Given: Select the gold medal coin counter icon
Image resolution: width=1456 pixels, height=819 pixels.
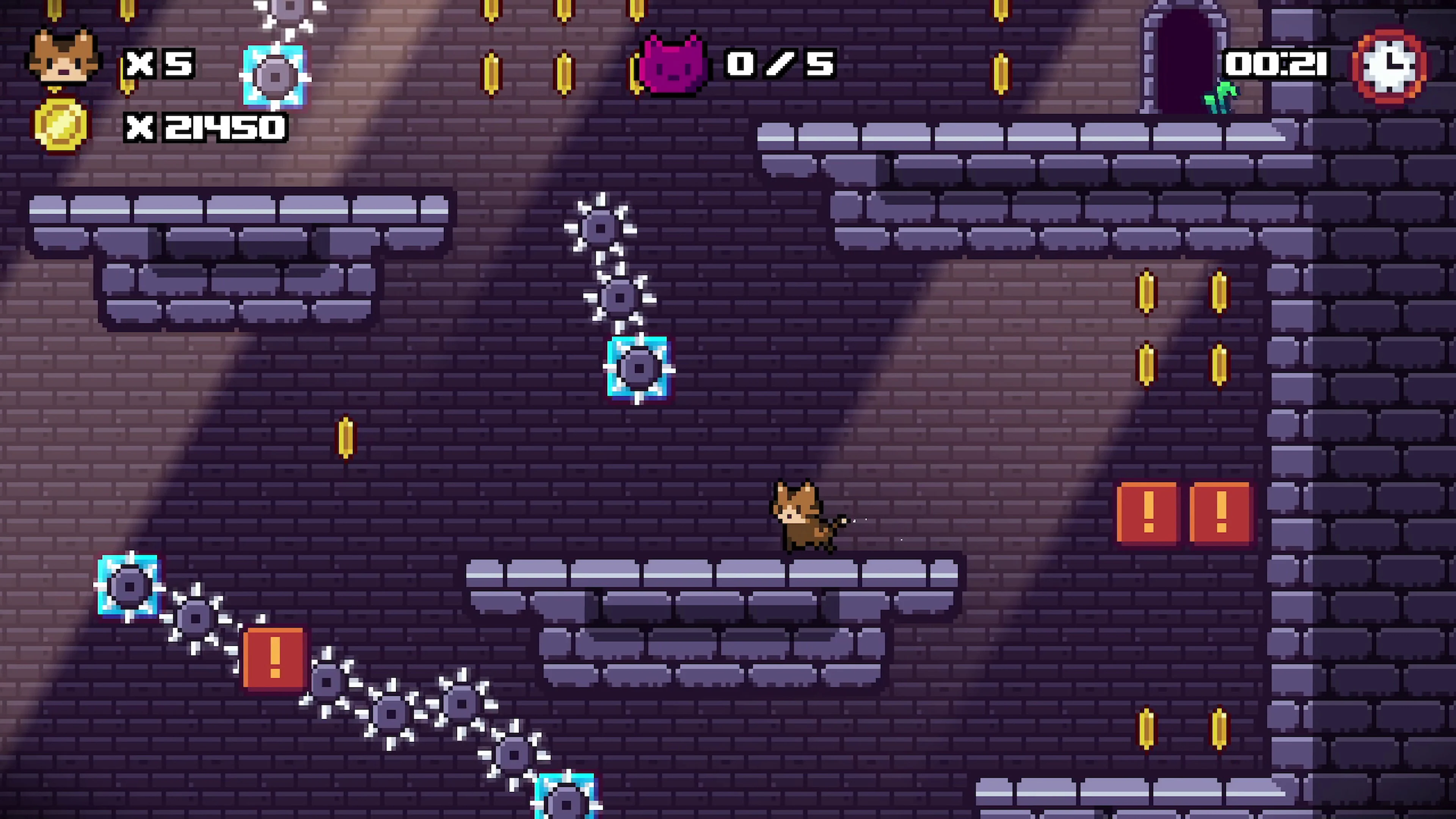Looking at the screenshot, I should click(x=62, y=126).
